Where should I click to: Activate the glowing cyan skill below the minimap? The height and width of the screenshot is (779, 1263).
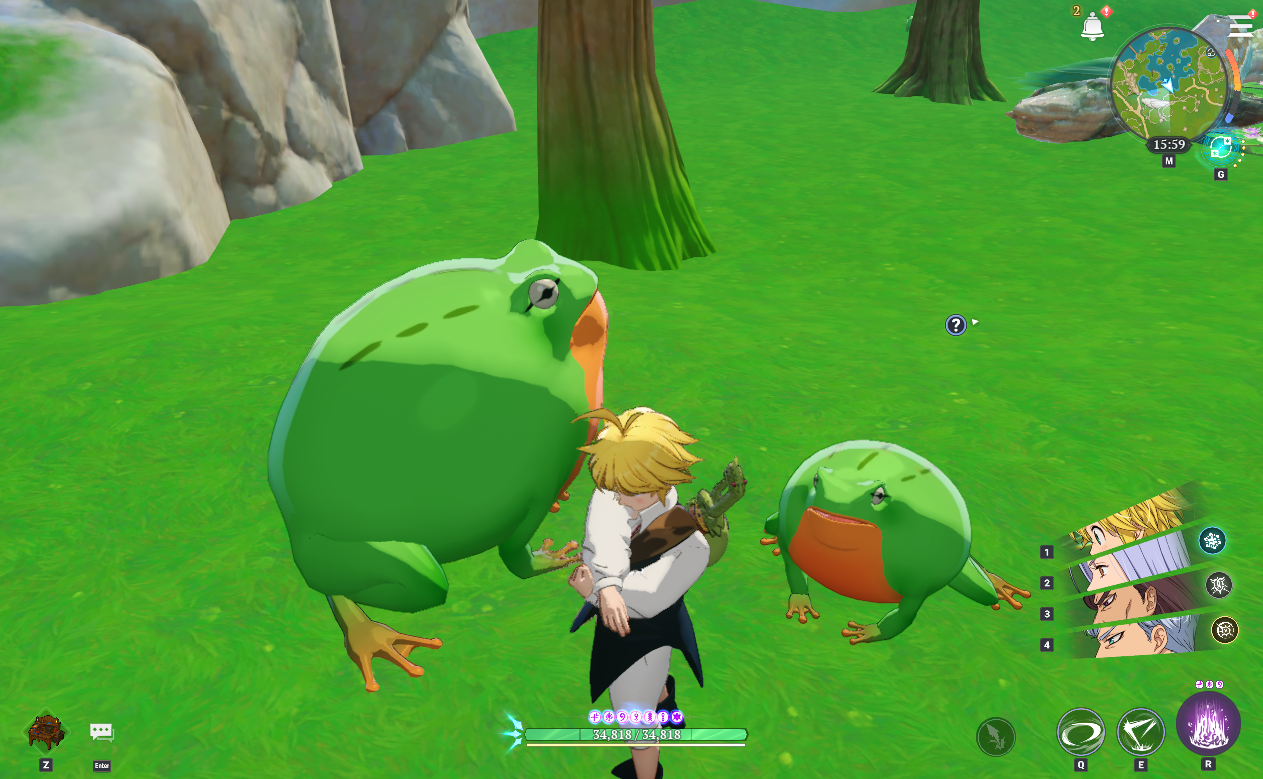pyautogui.click(x=1220, y=148)
